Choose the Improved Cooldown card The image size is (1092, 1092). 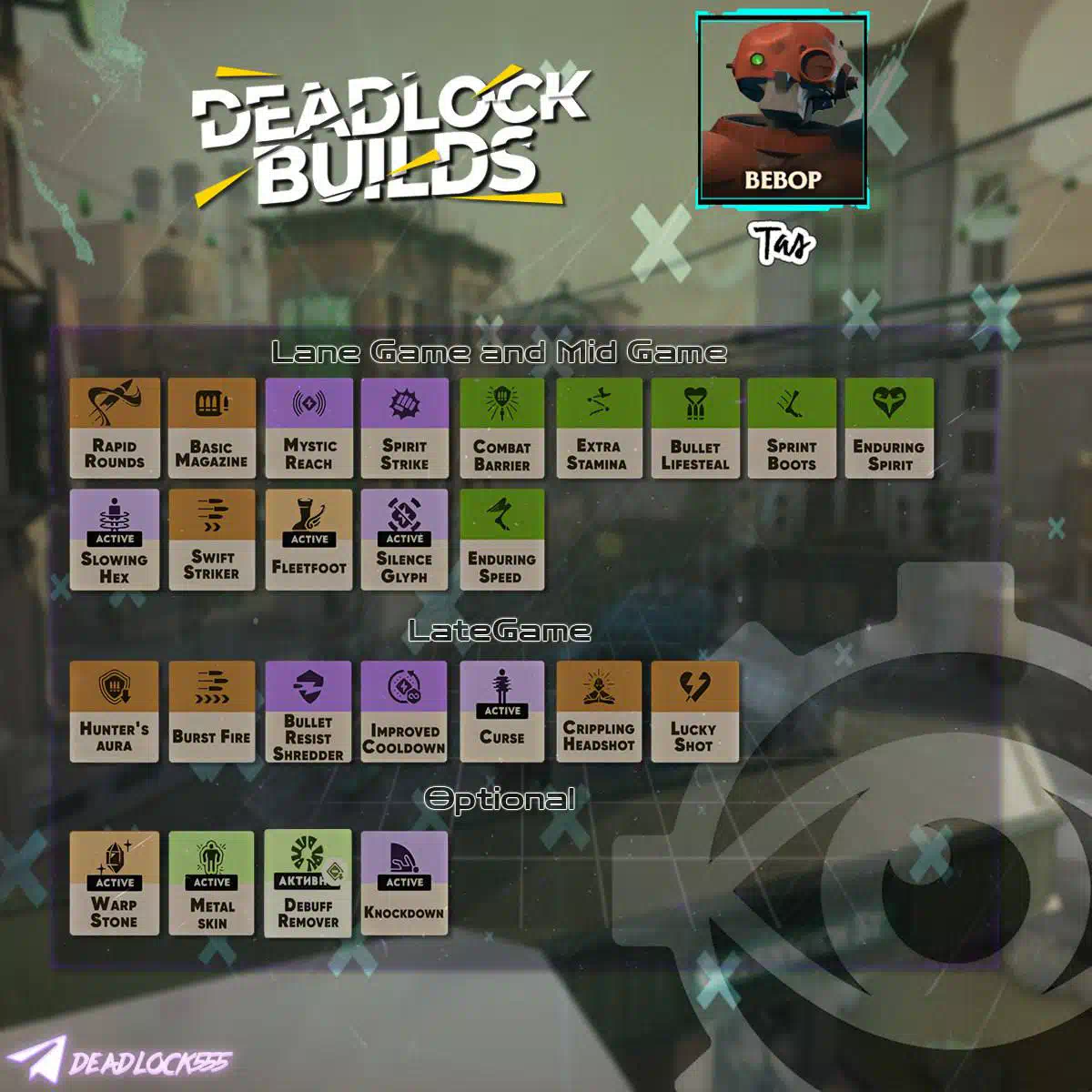404,711
